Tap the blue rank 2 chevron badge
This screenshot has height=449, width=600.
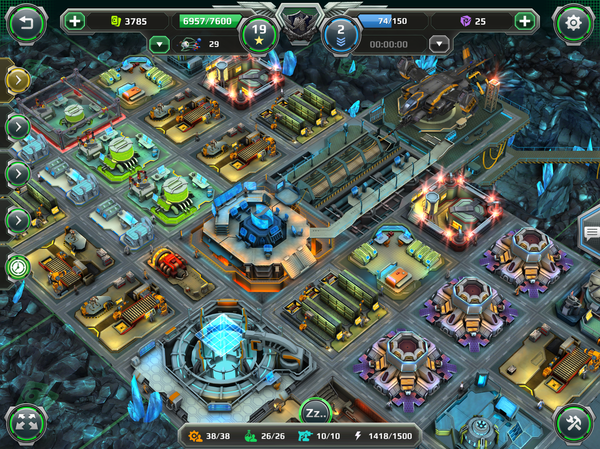(x=341, y=32)
